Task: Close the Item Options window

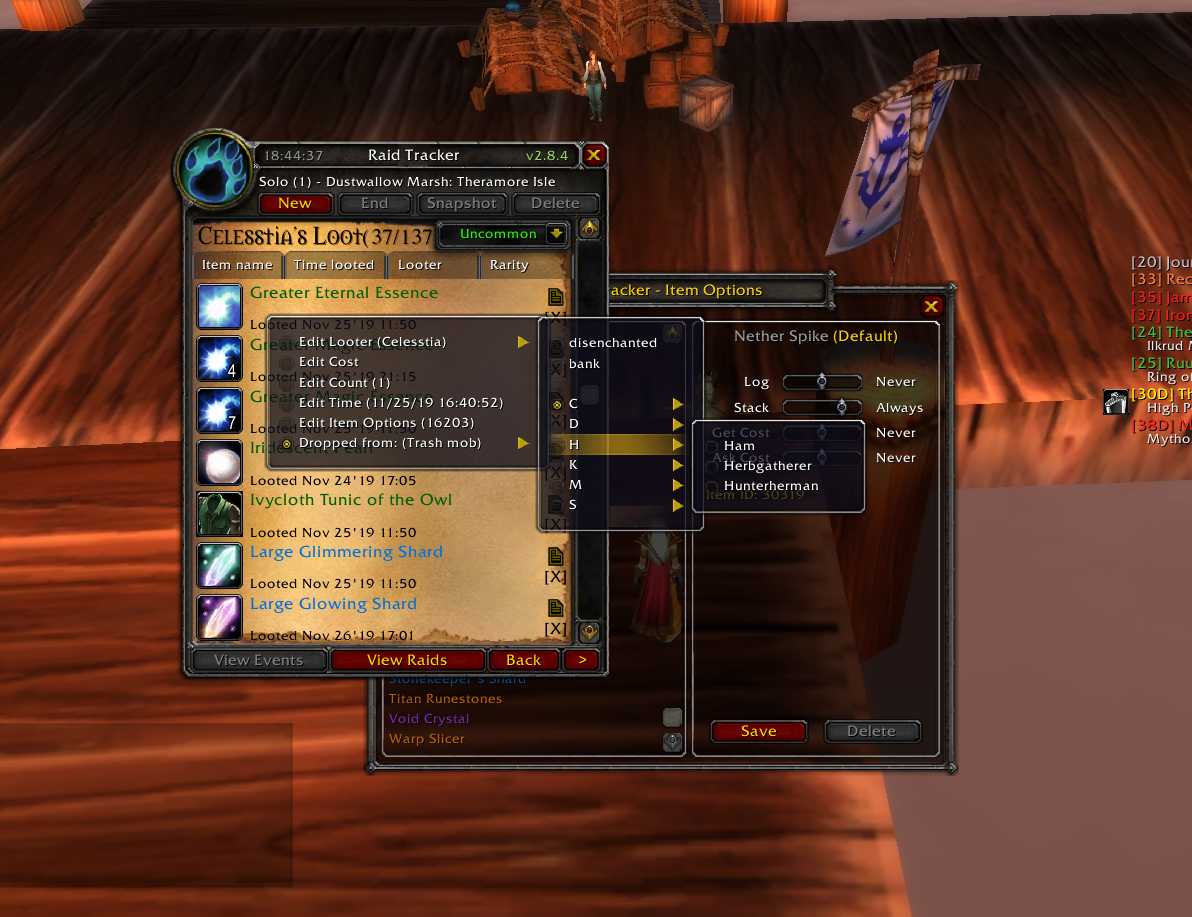Action: click(931, 307)
